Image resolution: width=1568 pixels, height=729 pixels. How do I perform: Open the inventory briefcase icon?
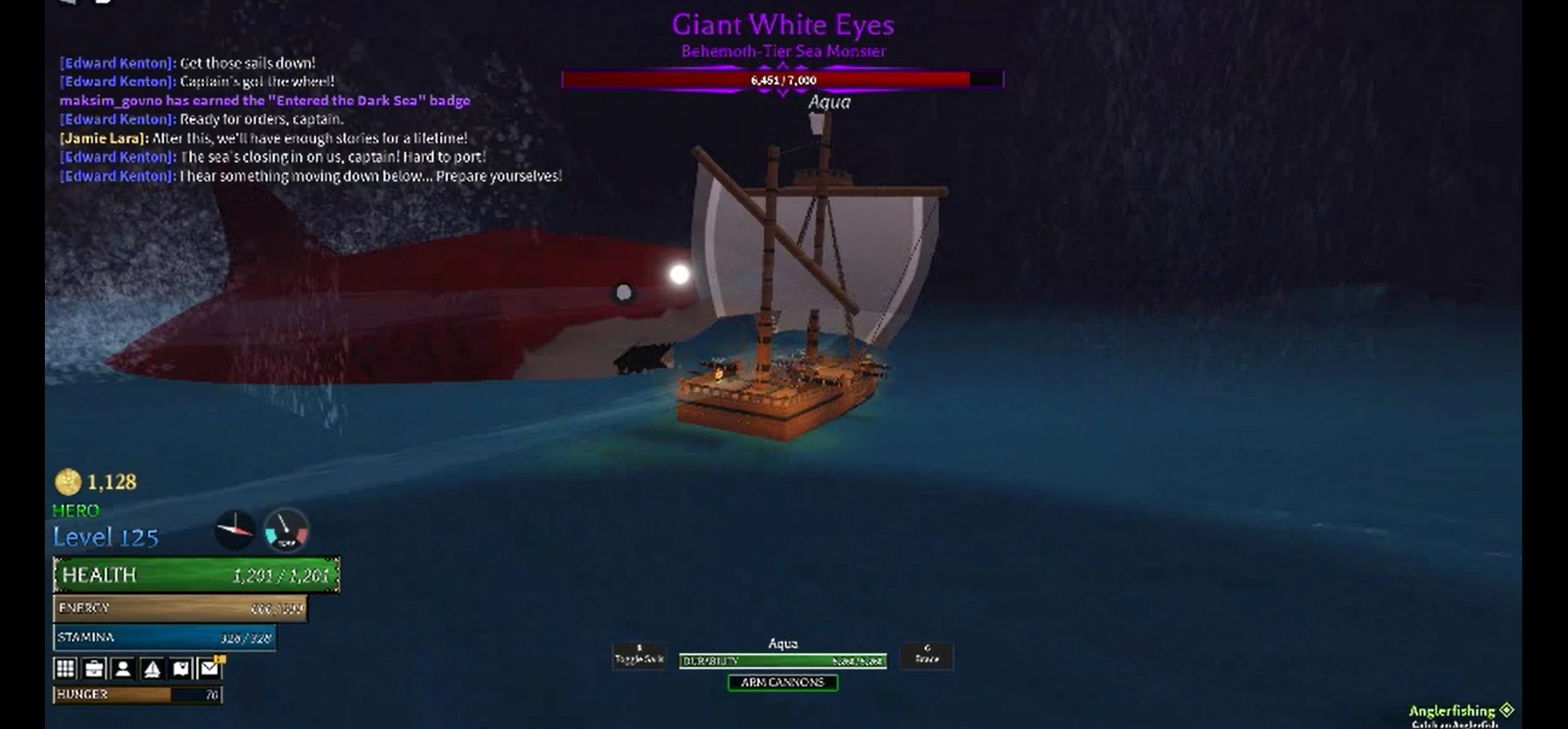(x=95, y=668)
